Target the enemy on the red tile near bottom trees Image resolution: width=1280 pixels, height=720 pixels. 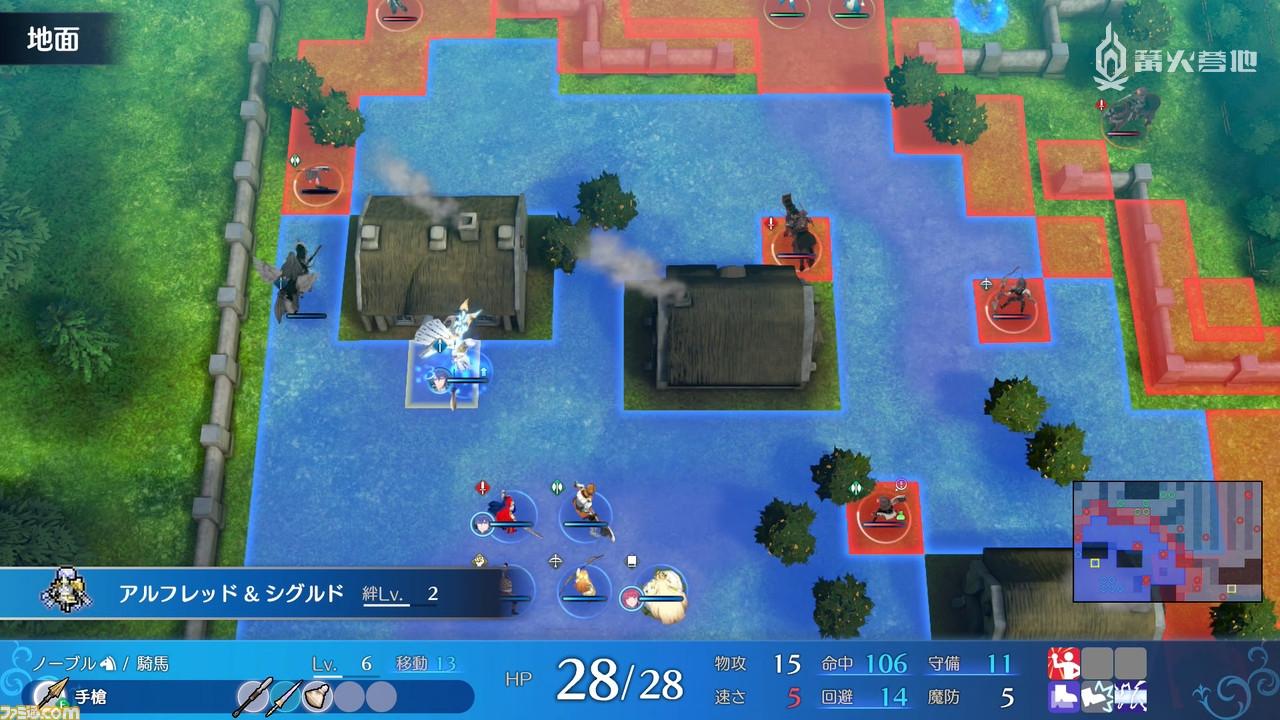(882, 510)
